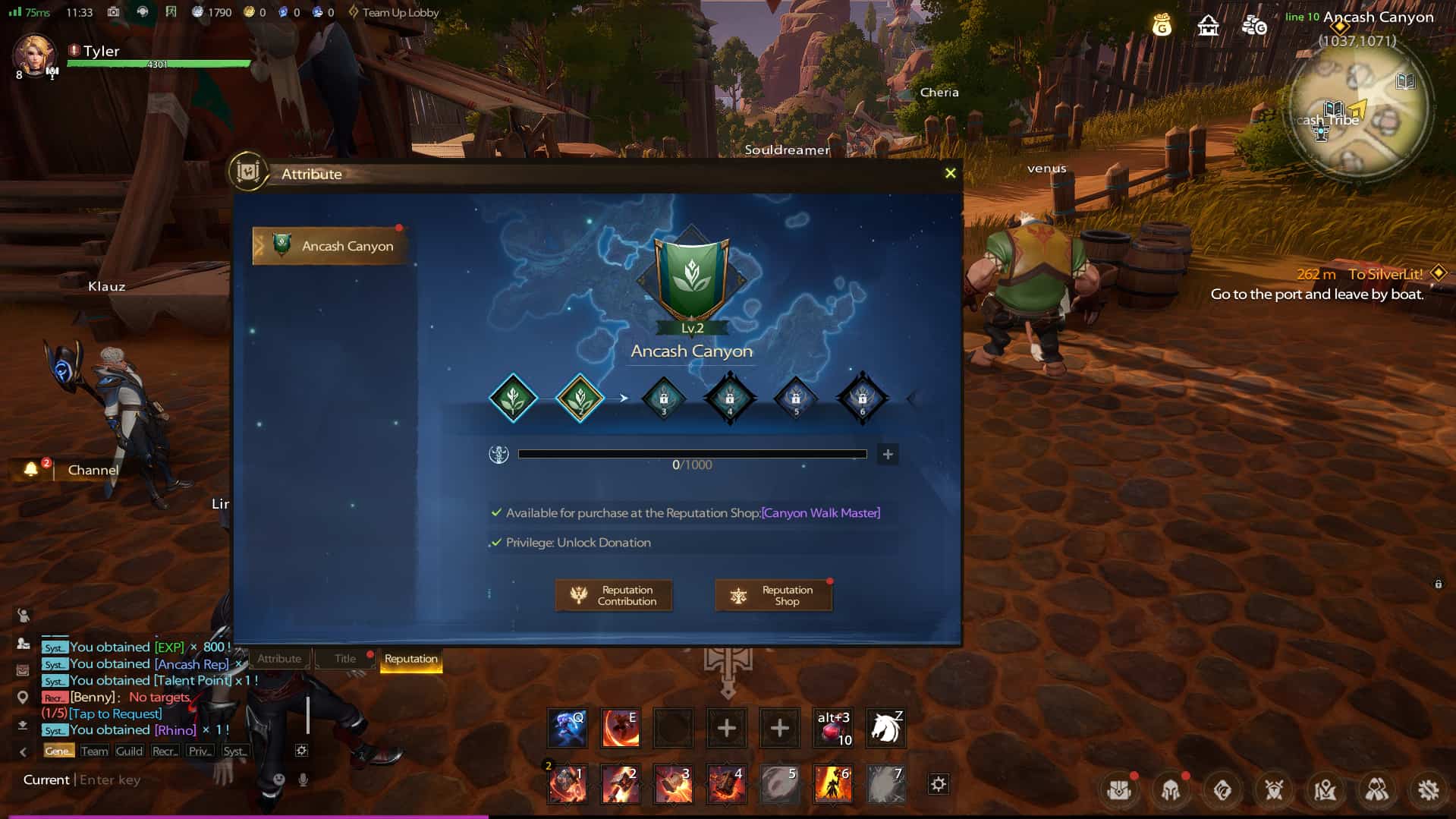The image size is (1456, 819).
Task: Summon the mount using the horse icon Z
Action: [x=885, y=728]
